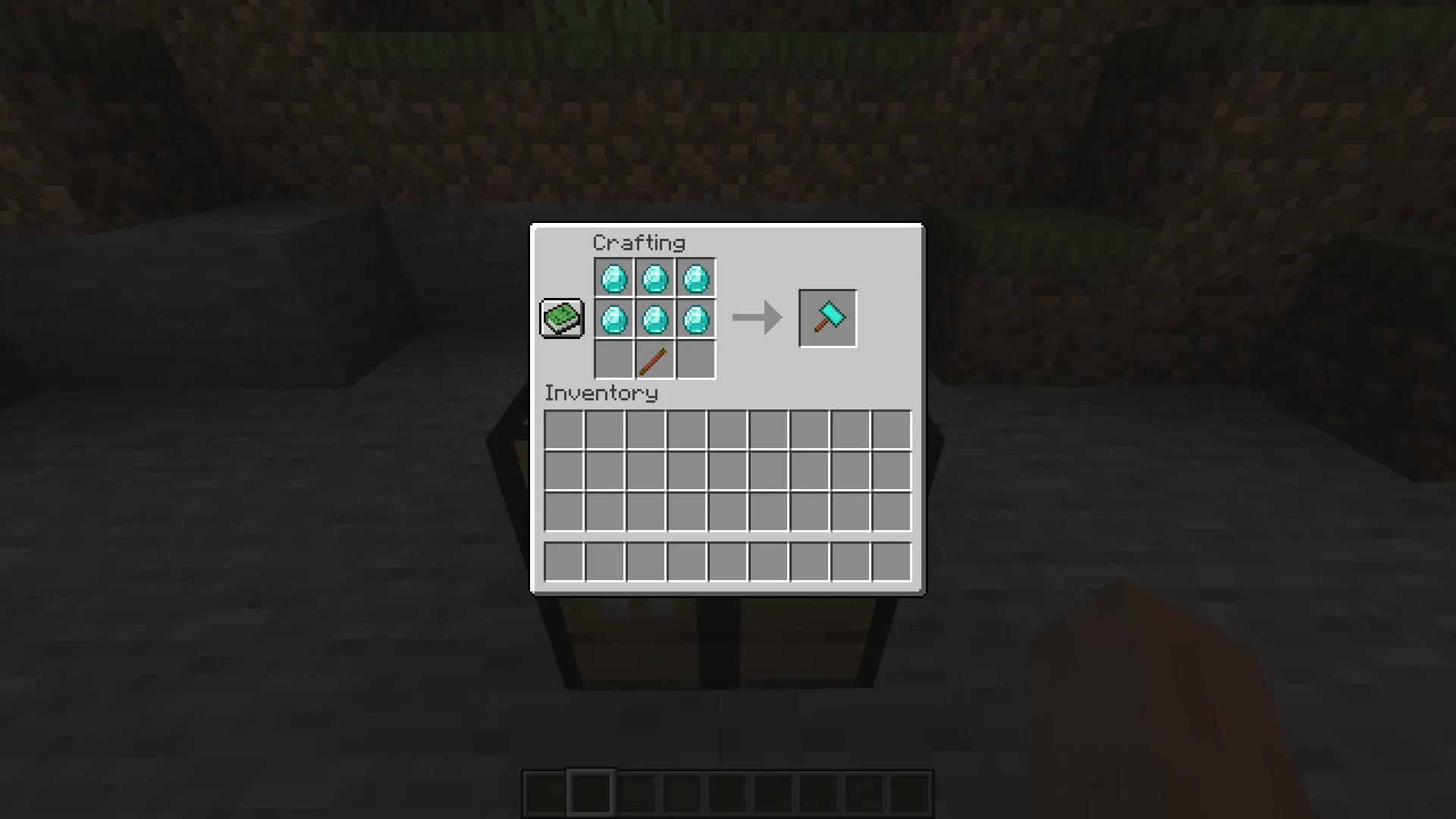Select the diamond in middle-right crafting slot

(696, 318)
